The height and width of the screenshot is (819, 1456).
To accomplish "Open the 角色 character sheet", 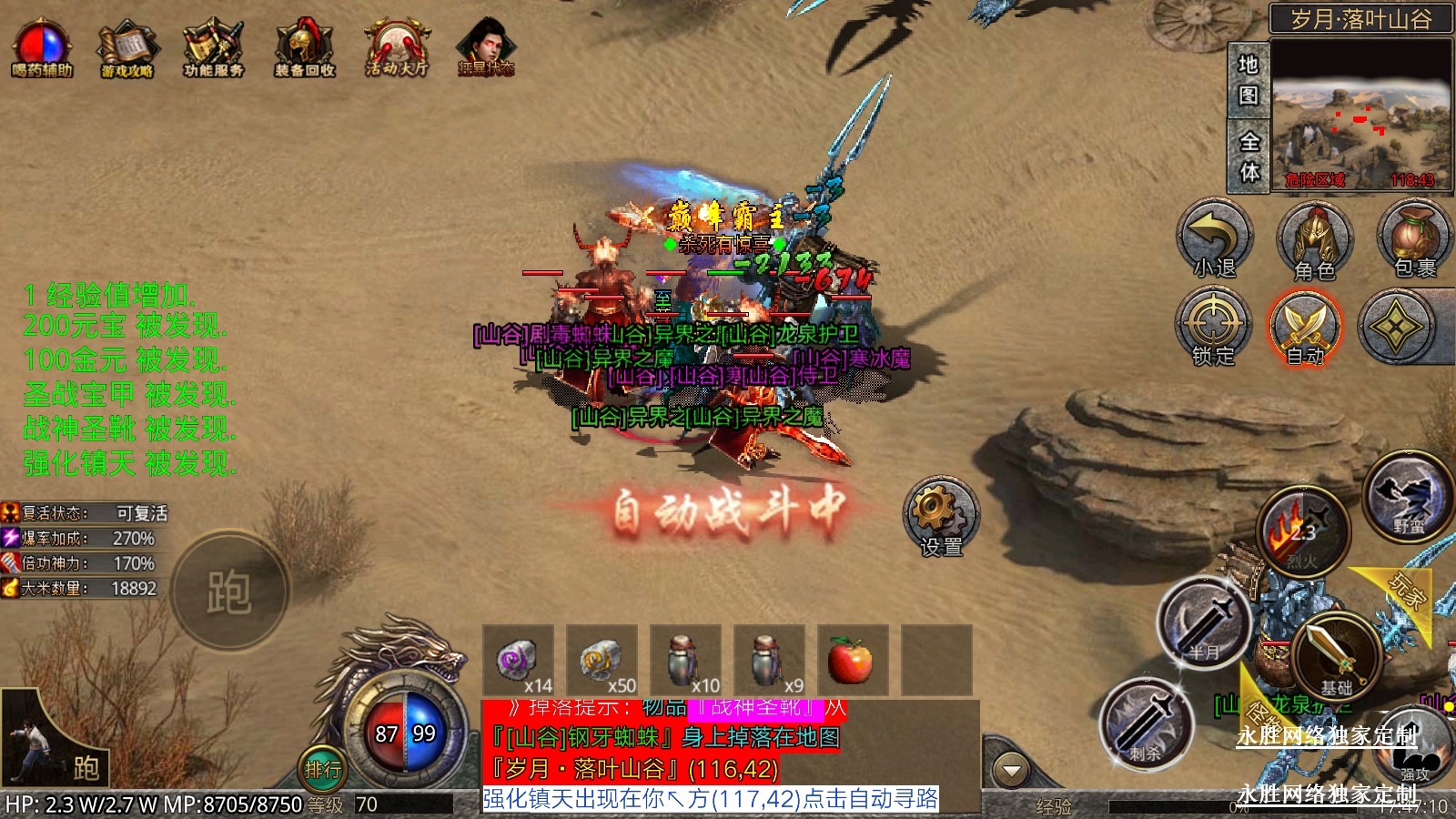I will click(x=1314, y=241).
